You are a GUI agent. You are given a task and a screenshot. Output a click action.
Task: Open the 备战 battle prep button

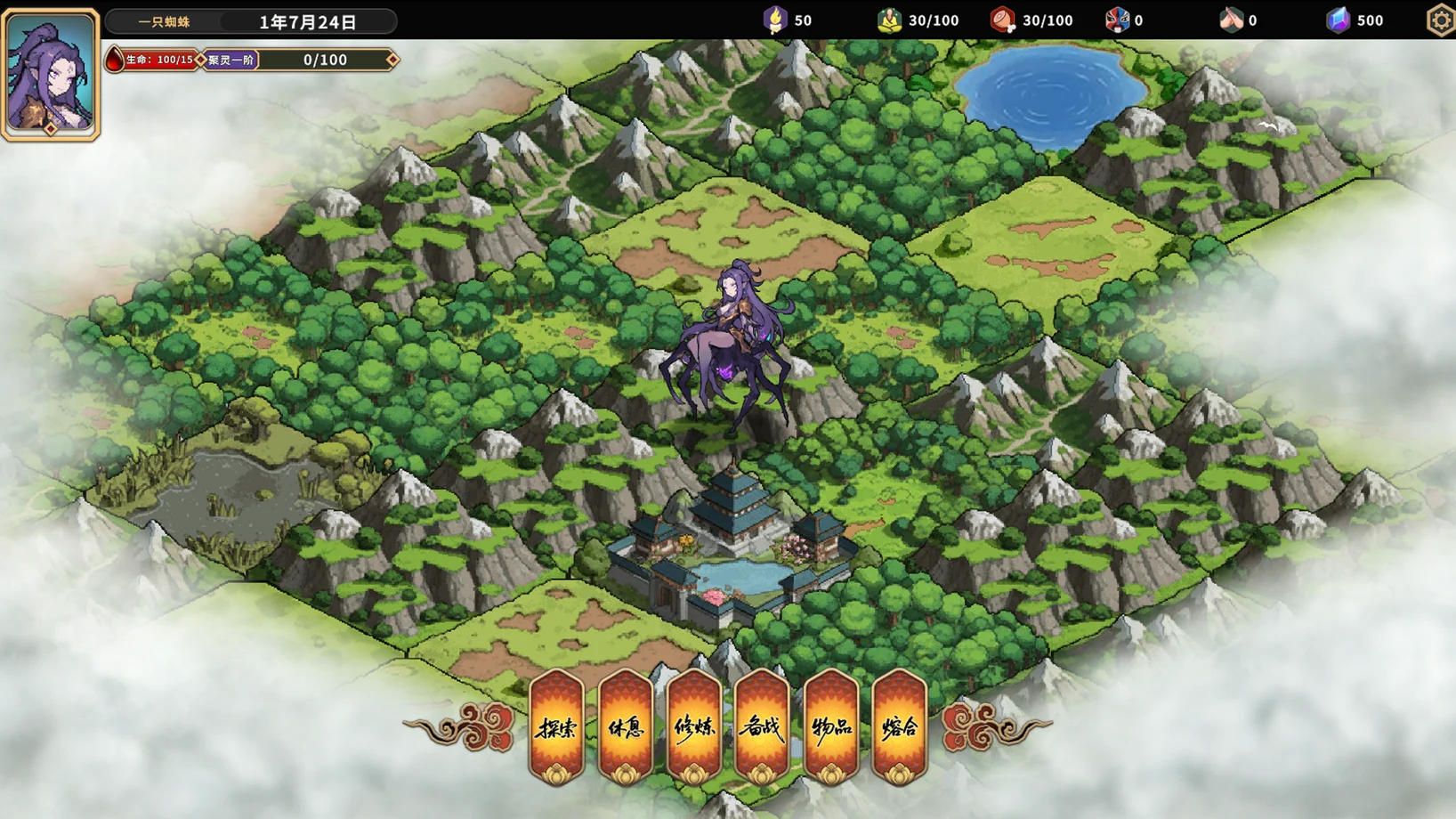(762, 727)
